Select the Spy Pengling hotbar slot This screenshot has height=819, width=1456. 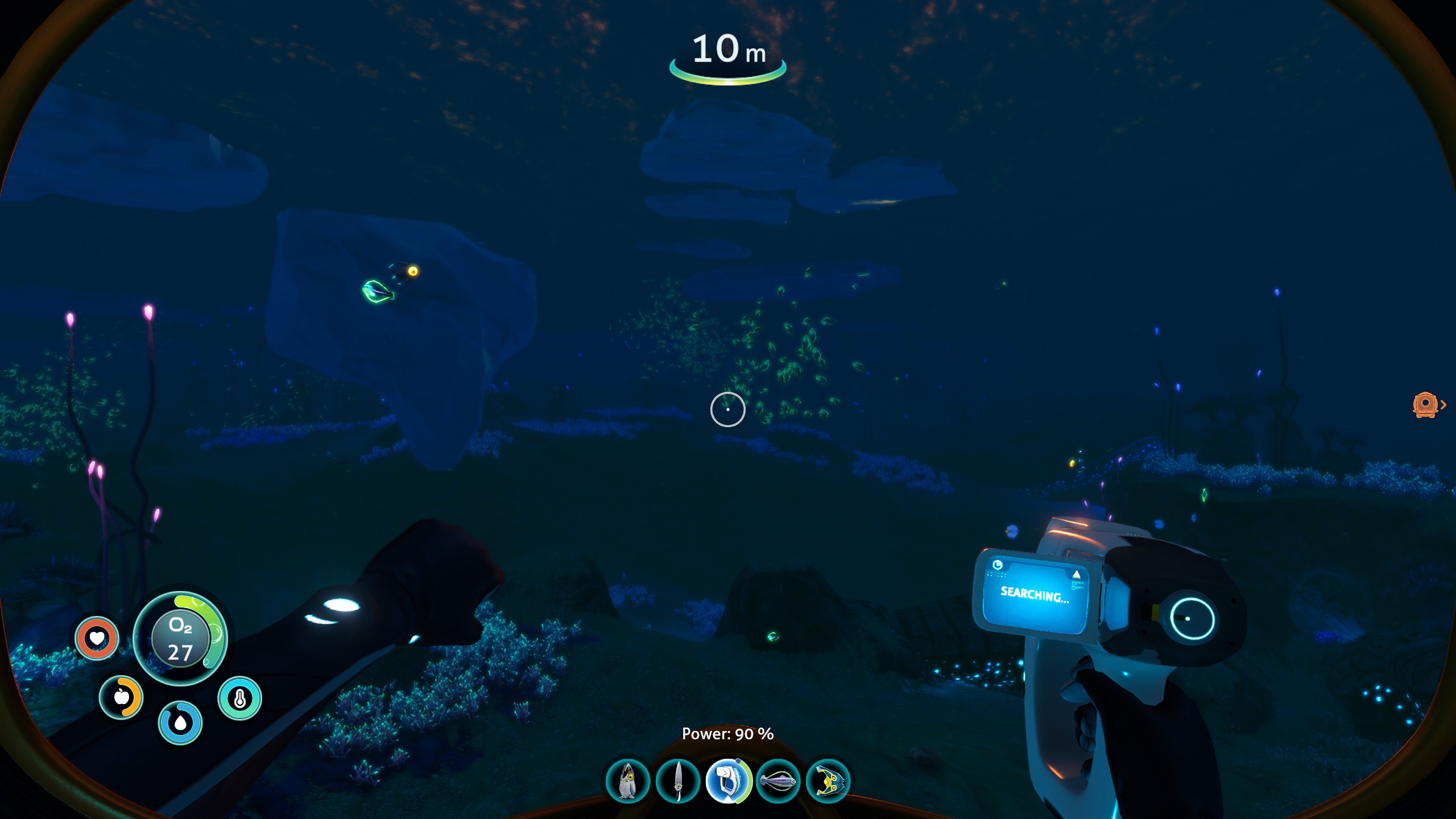627,781
